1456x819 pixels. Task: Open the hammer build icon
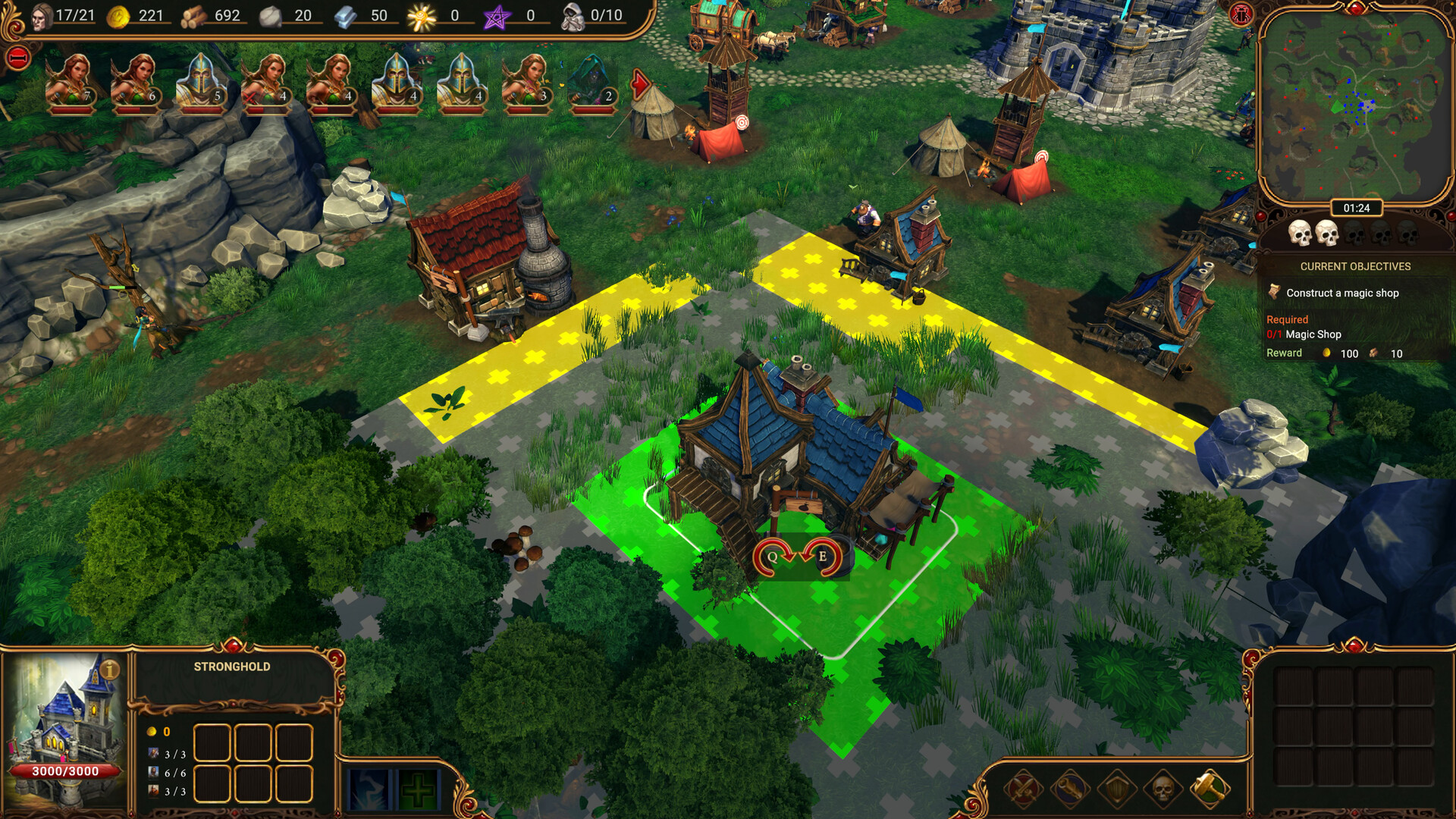point(1210,787)
